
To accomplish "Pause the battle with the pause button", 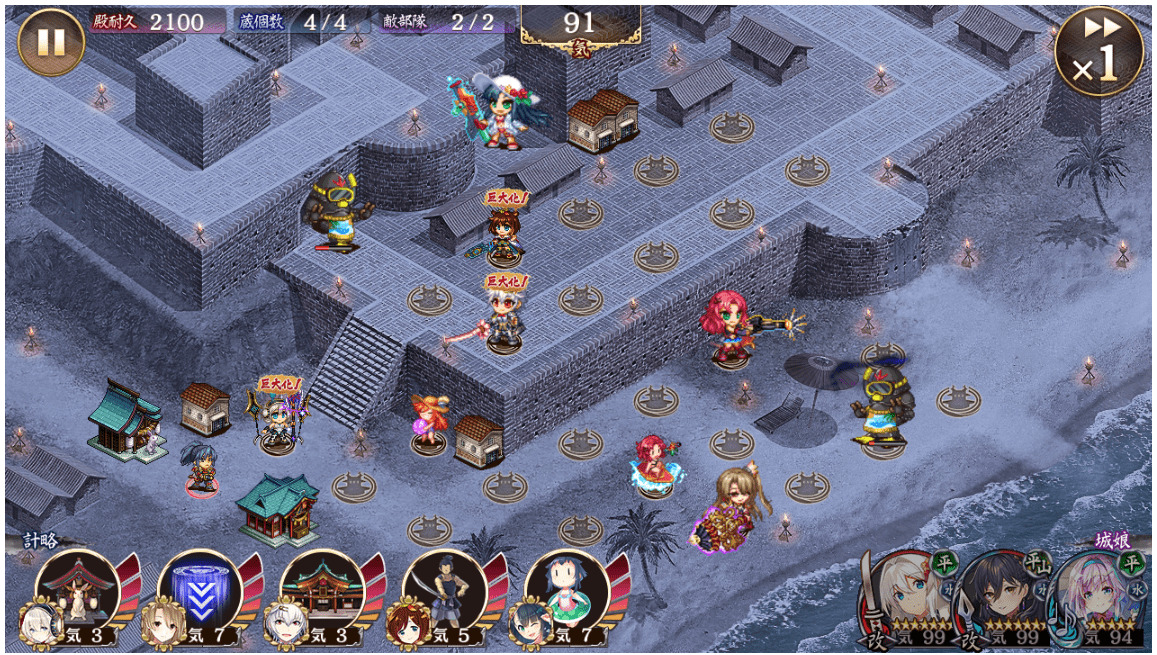I will (50, 42).
